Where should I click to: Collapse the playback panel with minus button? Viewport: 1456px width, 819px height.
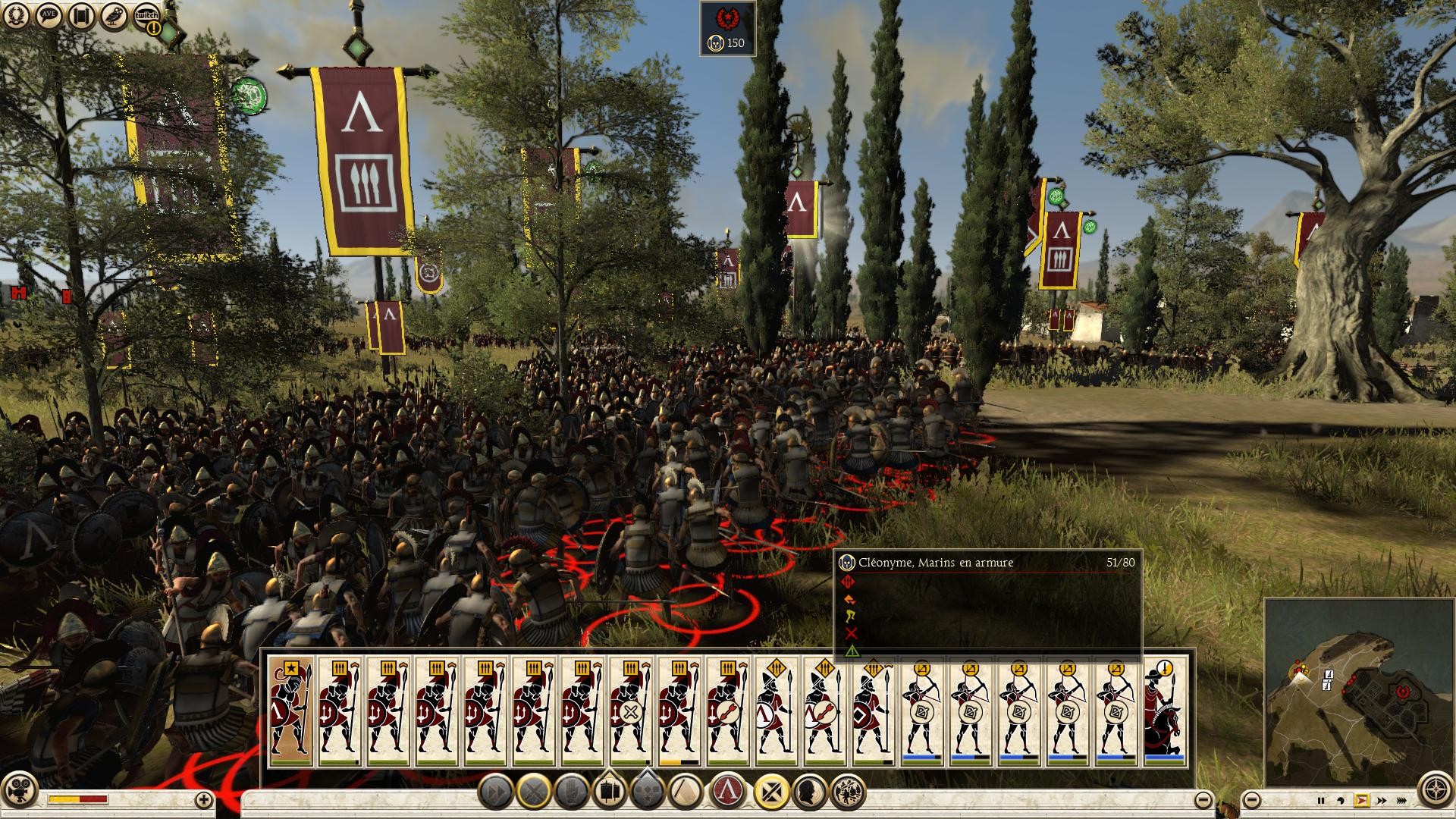[x=1252, y=799]
